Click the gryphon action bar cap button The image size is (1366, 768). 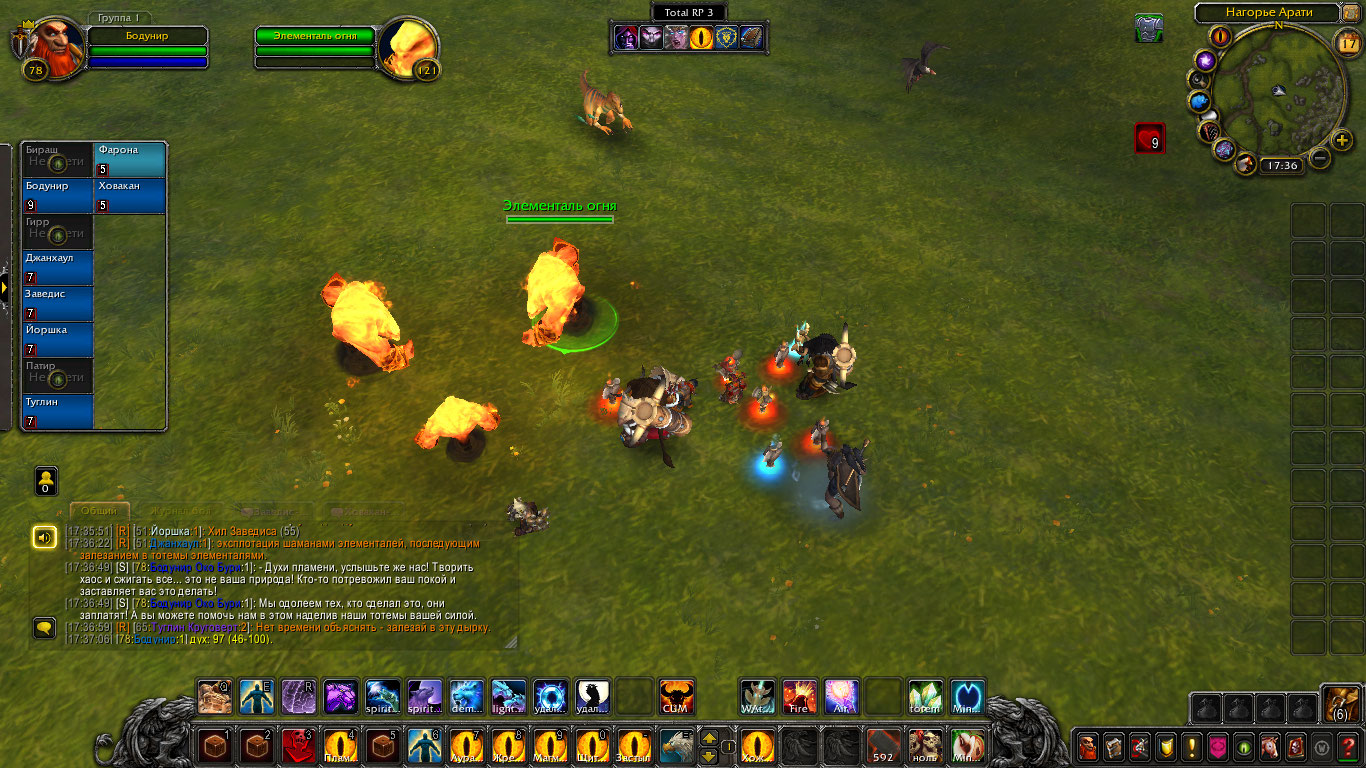675,746
